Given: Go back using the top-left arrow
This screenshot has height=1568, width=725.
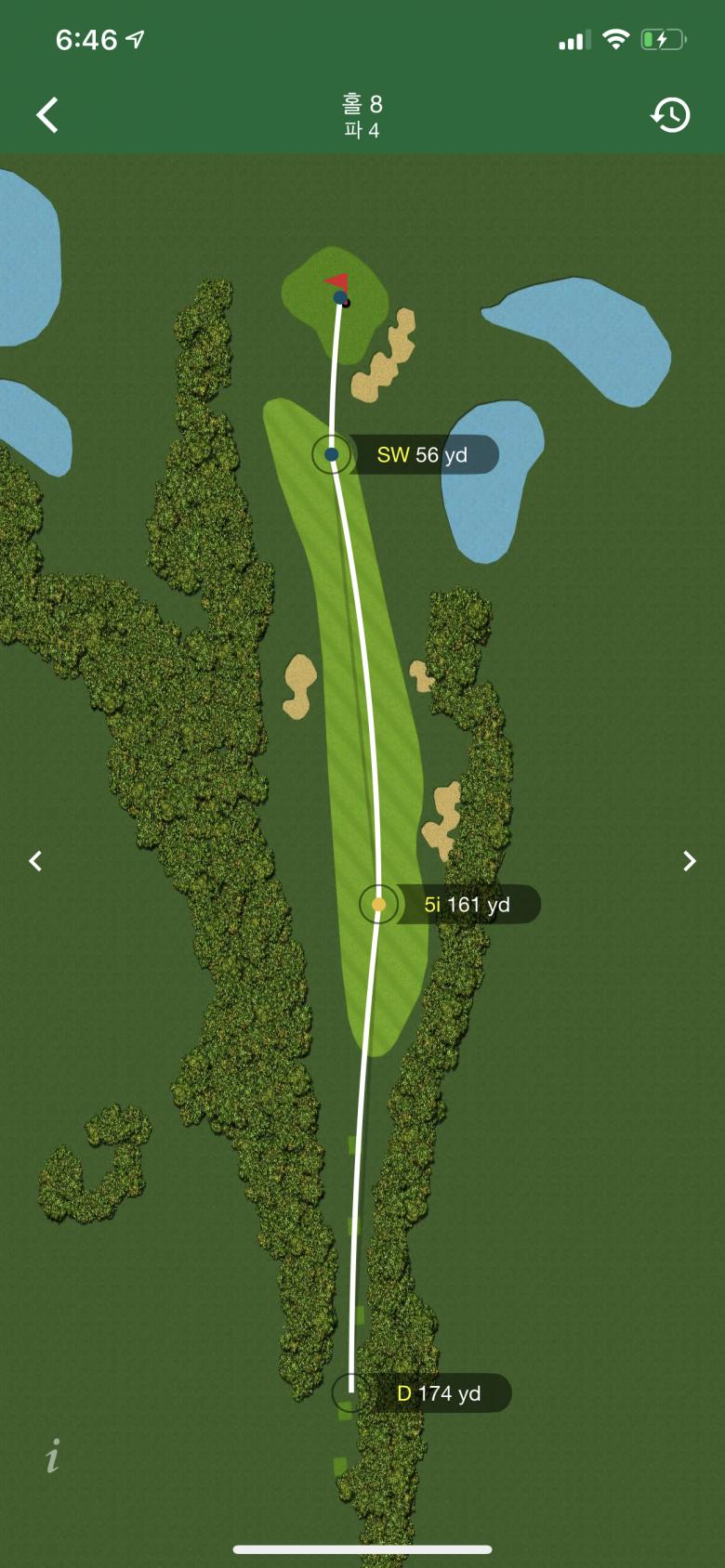Looking at the screenshot, I should 47,115.
